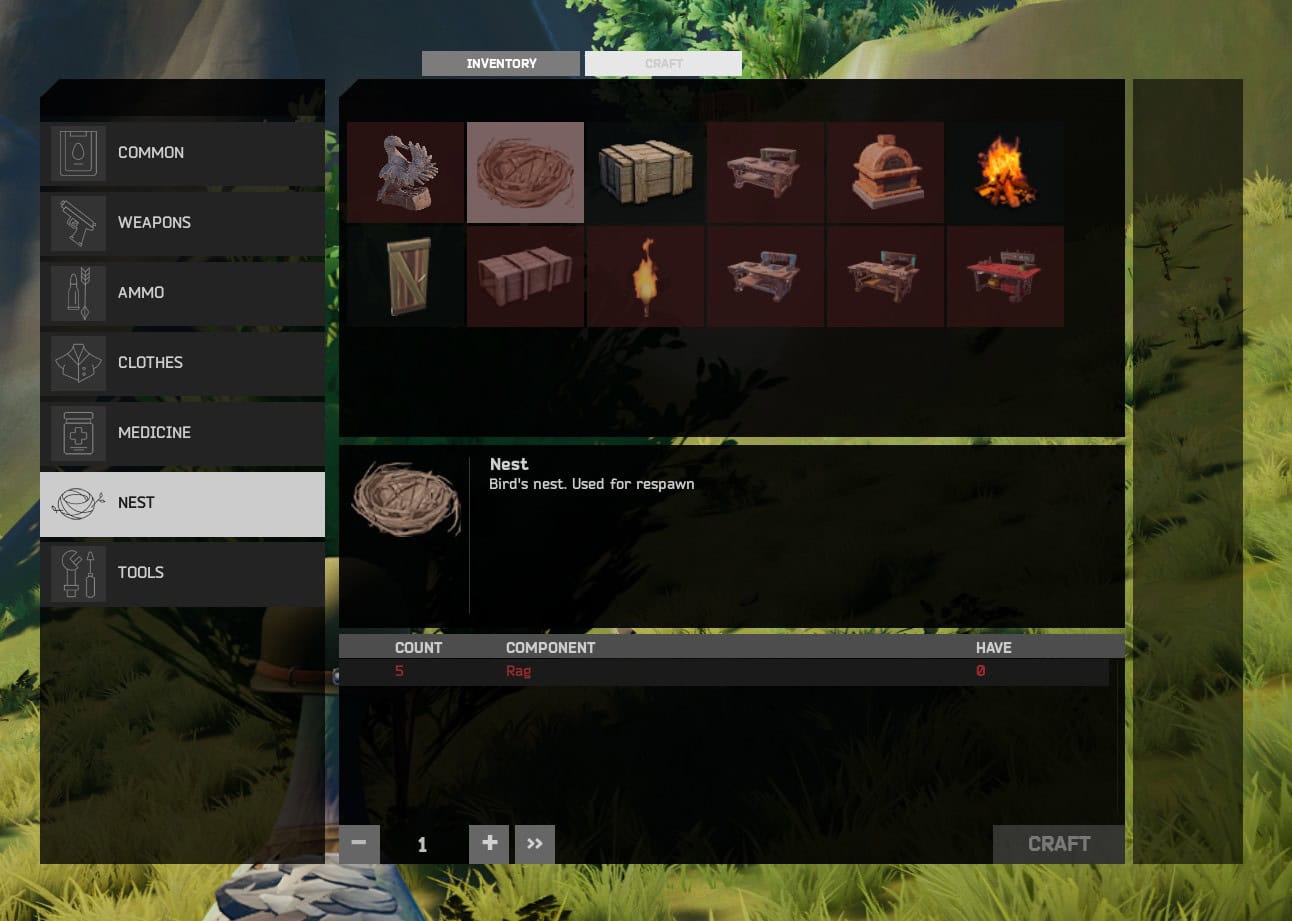Viewport: 1292px width, 921px height.
Task: Click the Rag component entry
Action: point(519,671)
